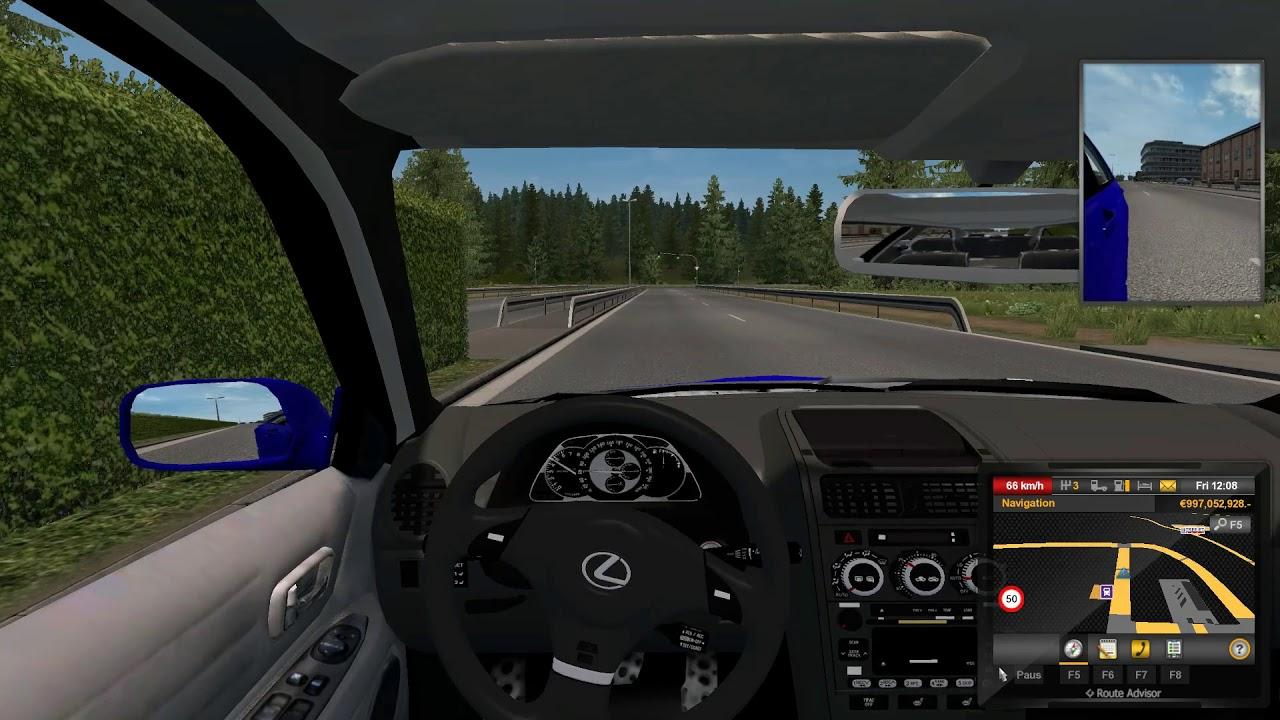Open the question mark help button
This screenshot has width=1280, height=720.
pos(1239,649)
